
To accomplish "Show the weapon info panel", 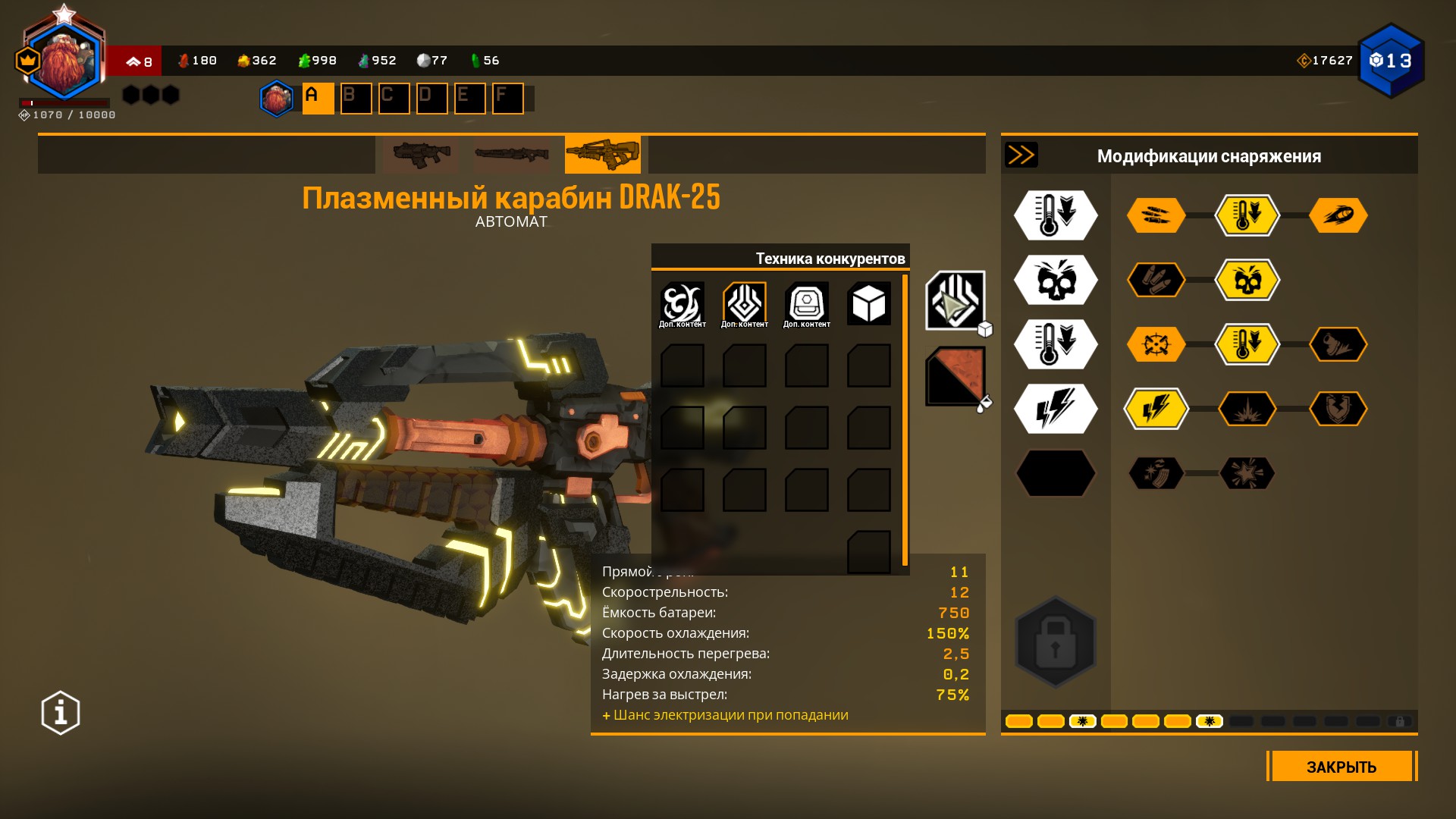I will tap(61, 713).
